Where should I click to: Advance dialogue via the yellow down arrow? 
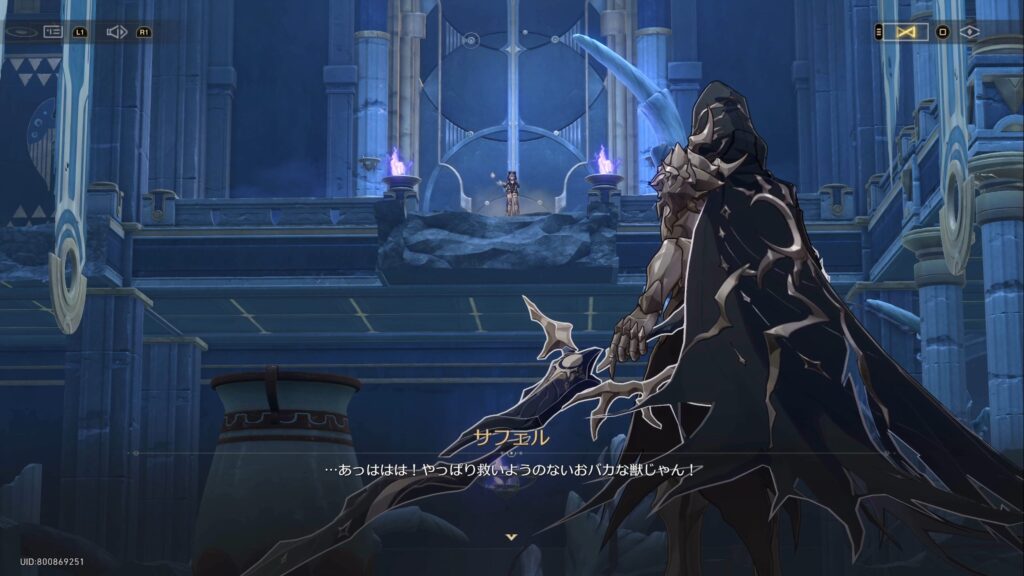coord(511,537)
